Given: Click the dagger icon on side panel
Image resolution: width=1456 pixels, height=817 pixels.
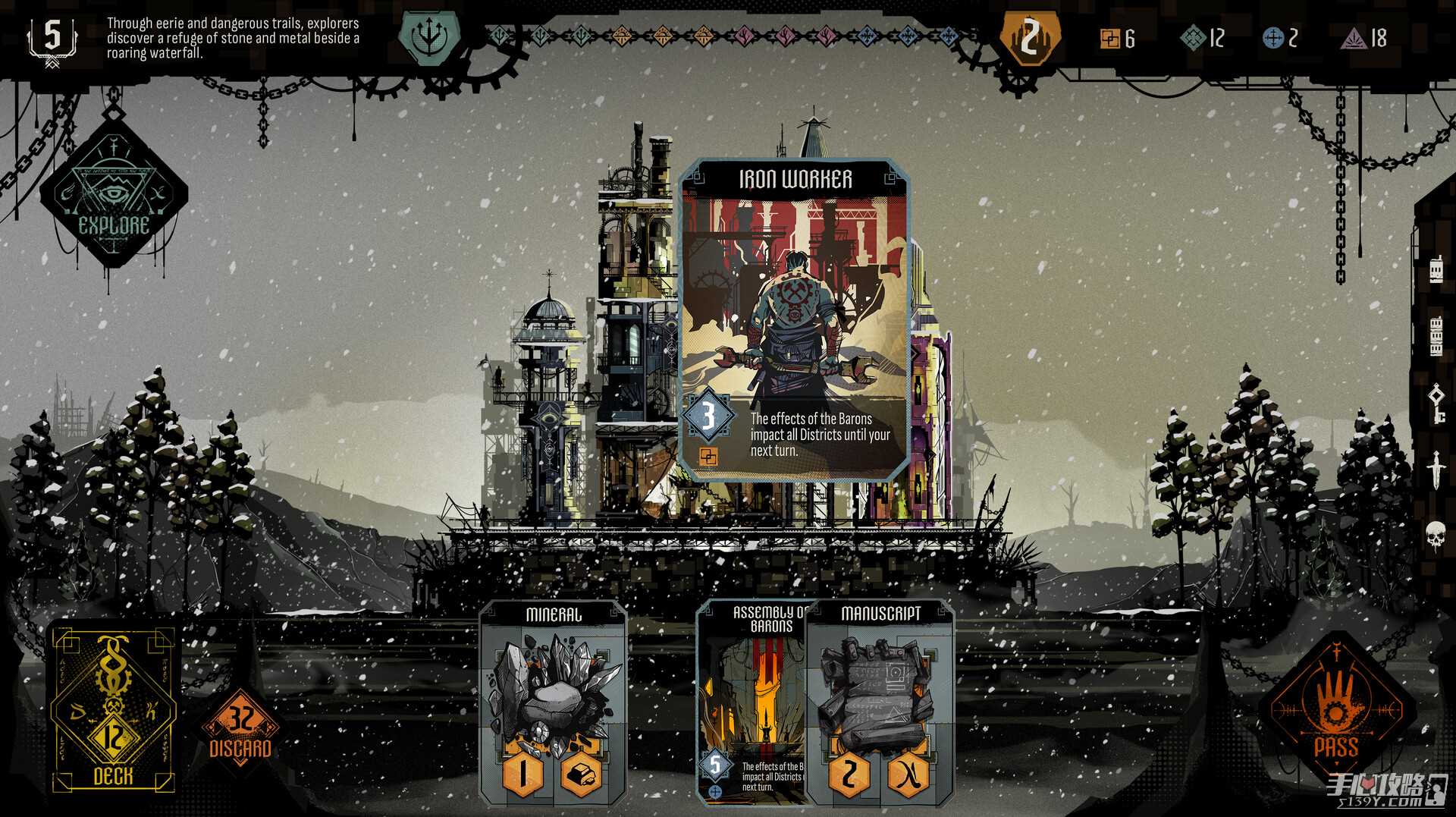Looking at the screenshot, I should point(1436,468).
